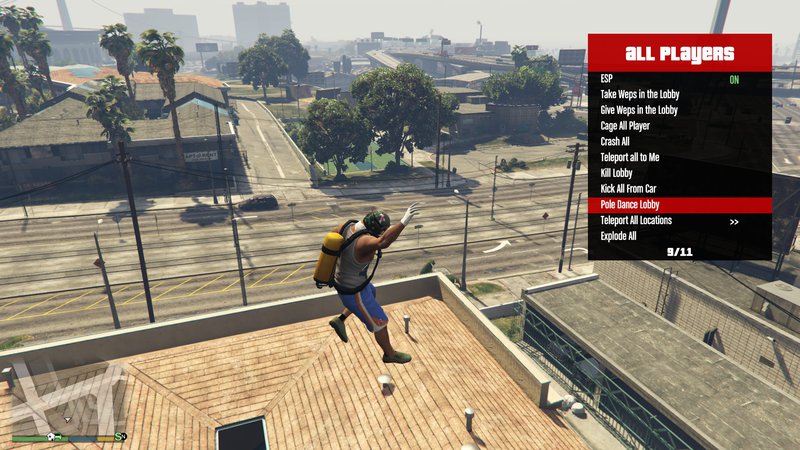Select Take Weps in the Lobby
The image size is (800, 450).
click(x=679, y=94)
